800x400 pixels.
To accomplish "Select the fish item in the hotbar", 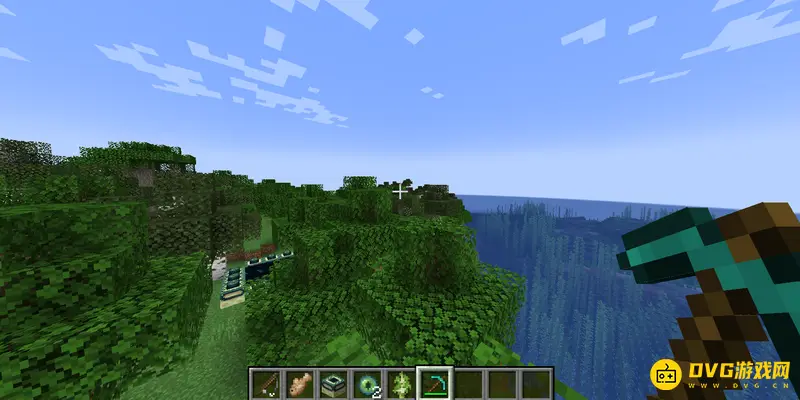I will (x=300, y=383).
